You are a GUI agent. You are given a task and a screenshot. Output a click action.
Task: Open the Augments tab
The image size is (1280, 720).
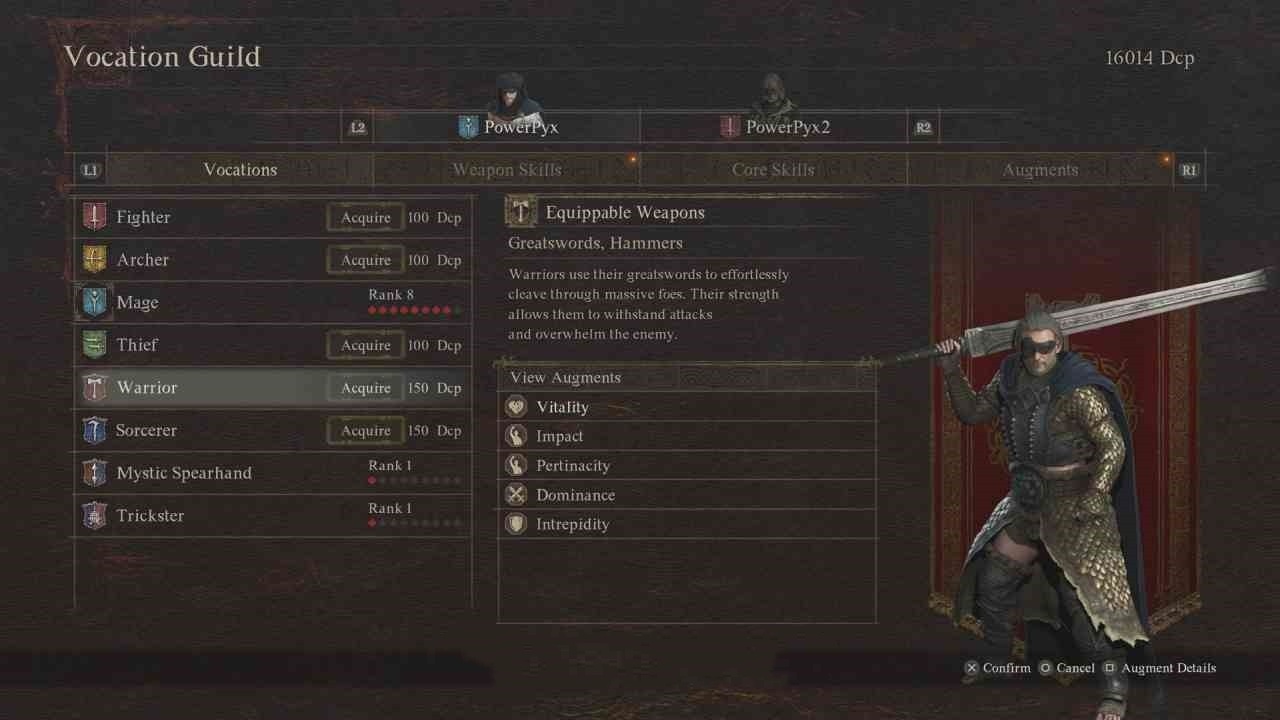click(1040, 170)
